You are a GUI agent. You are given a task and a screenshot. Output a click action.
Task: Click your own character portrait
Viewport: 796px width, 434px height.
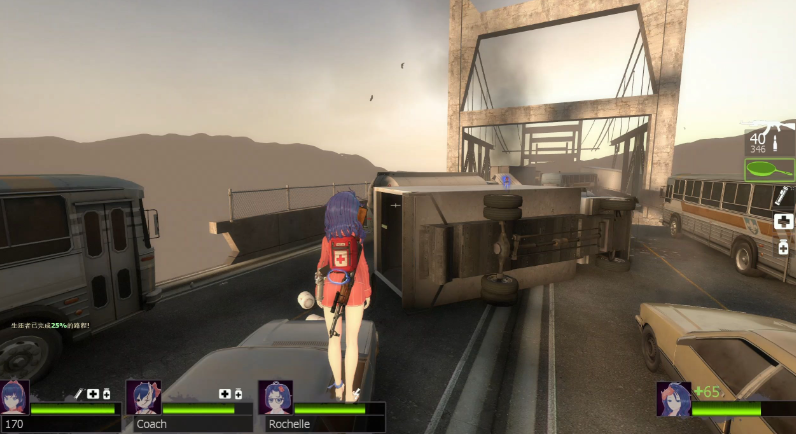673,398
